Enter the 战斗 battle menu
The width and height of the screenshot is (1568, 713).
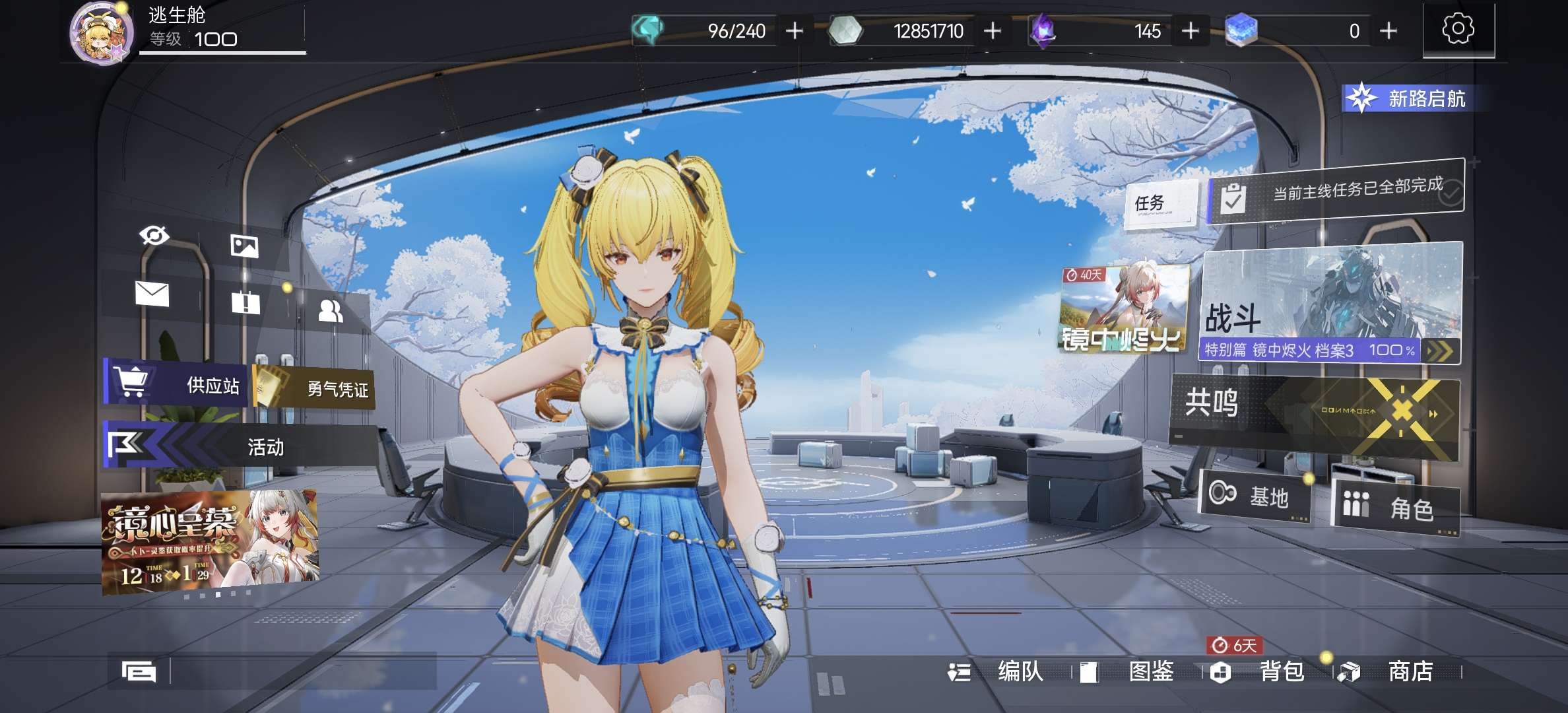(1330, 304)
